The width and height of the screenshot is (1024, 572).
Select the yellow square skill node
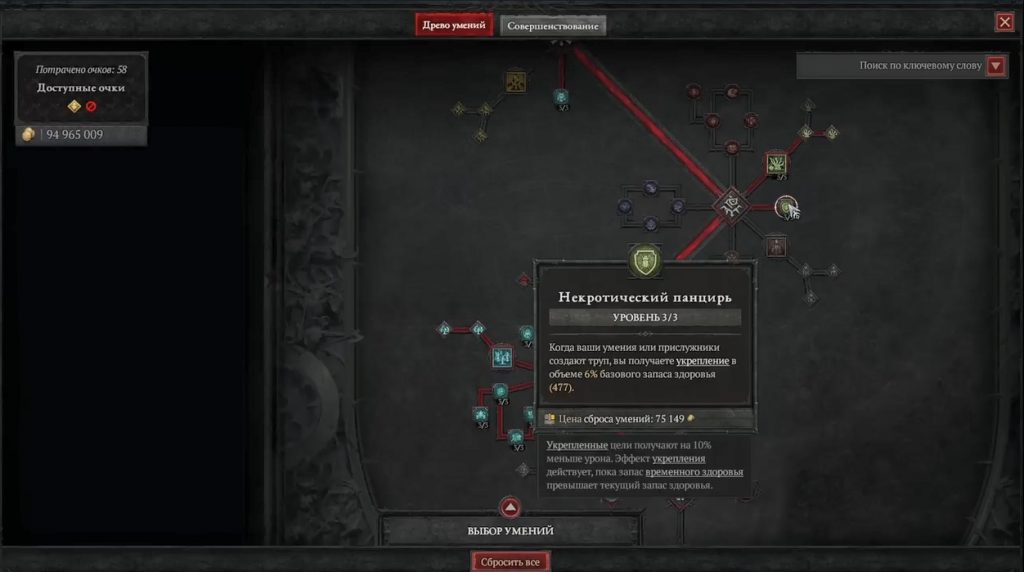pyautogui.click(x=516, y=81)
